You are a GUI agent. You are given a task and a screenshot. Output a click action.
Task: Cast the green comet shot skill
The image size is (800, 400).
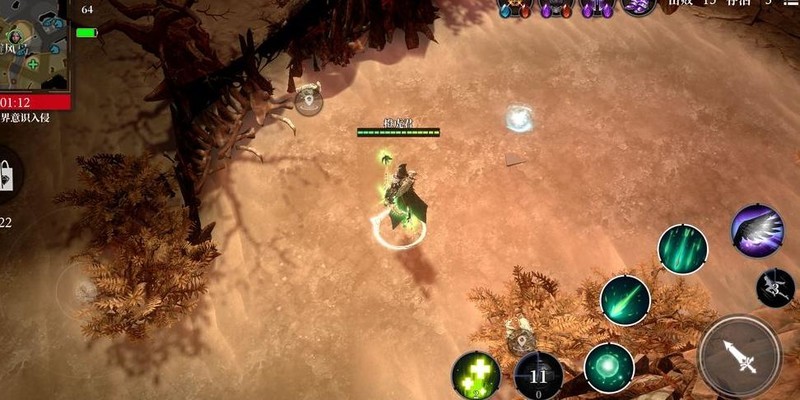(625, 300)
